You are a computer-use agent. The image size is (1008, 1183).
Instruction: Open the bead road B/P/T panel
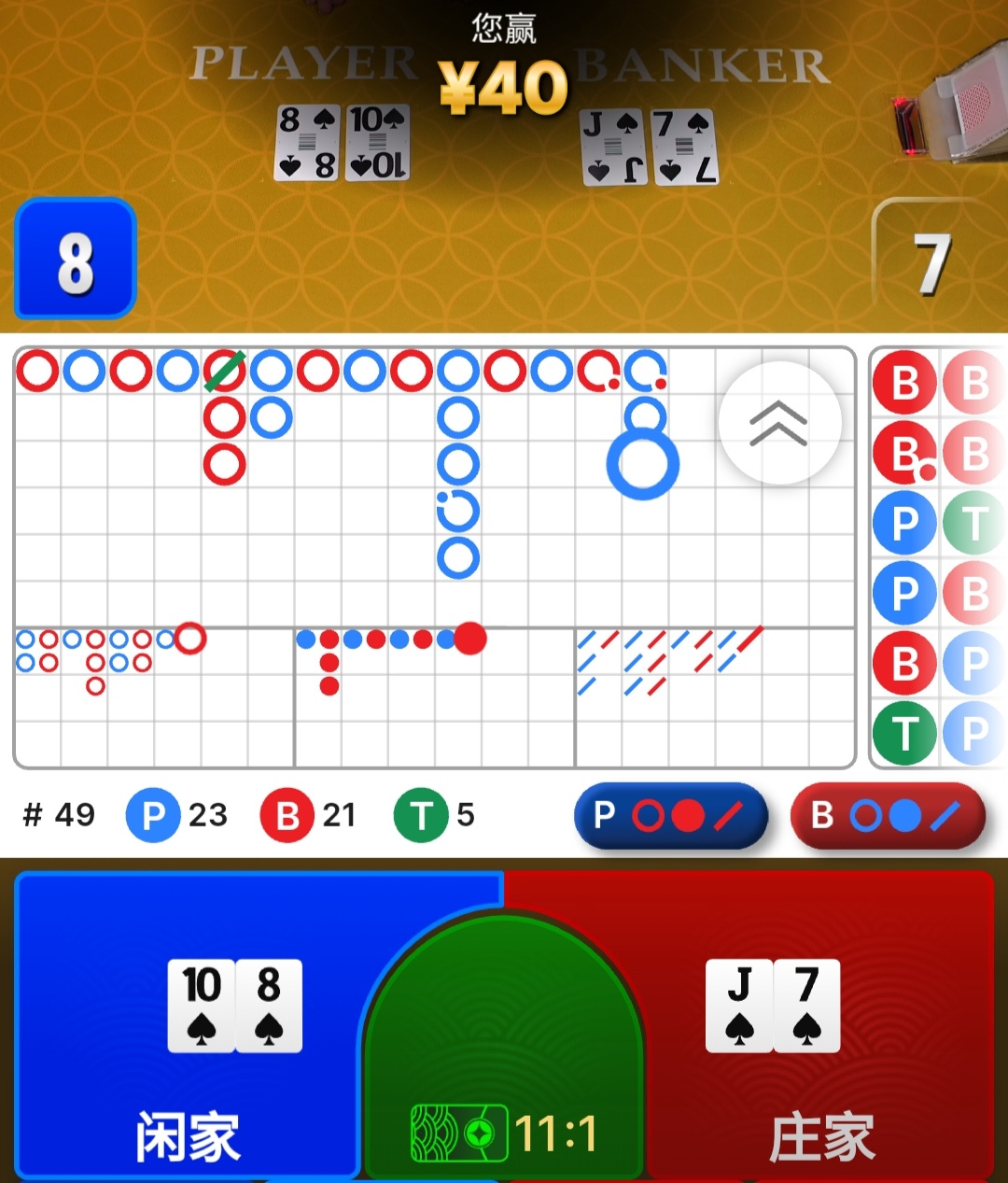coord(938,557)
